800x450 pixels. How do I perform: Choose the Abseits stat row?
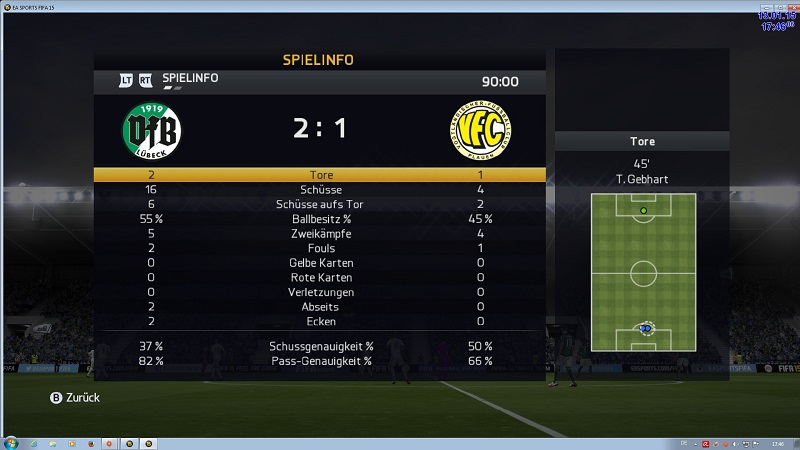320,307
